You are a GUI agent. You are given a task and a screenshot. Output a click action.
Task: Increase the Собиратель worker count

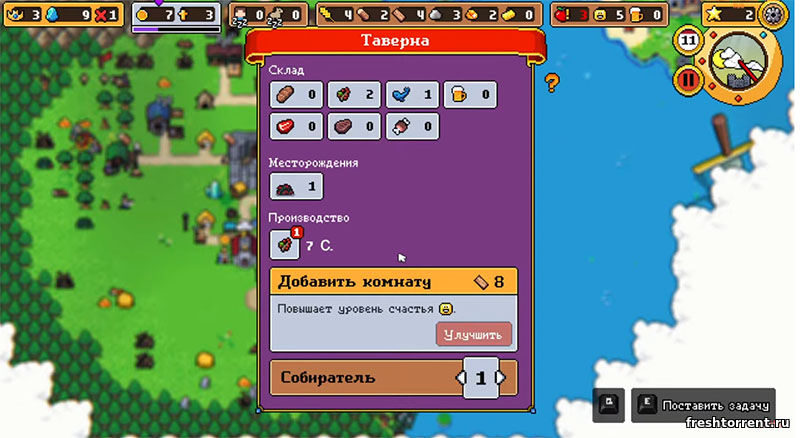click(502, 378)
